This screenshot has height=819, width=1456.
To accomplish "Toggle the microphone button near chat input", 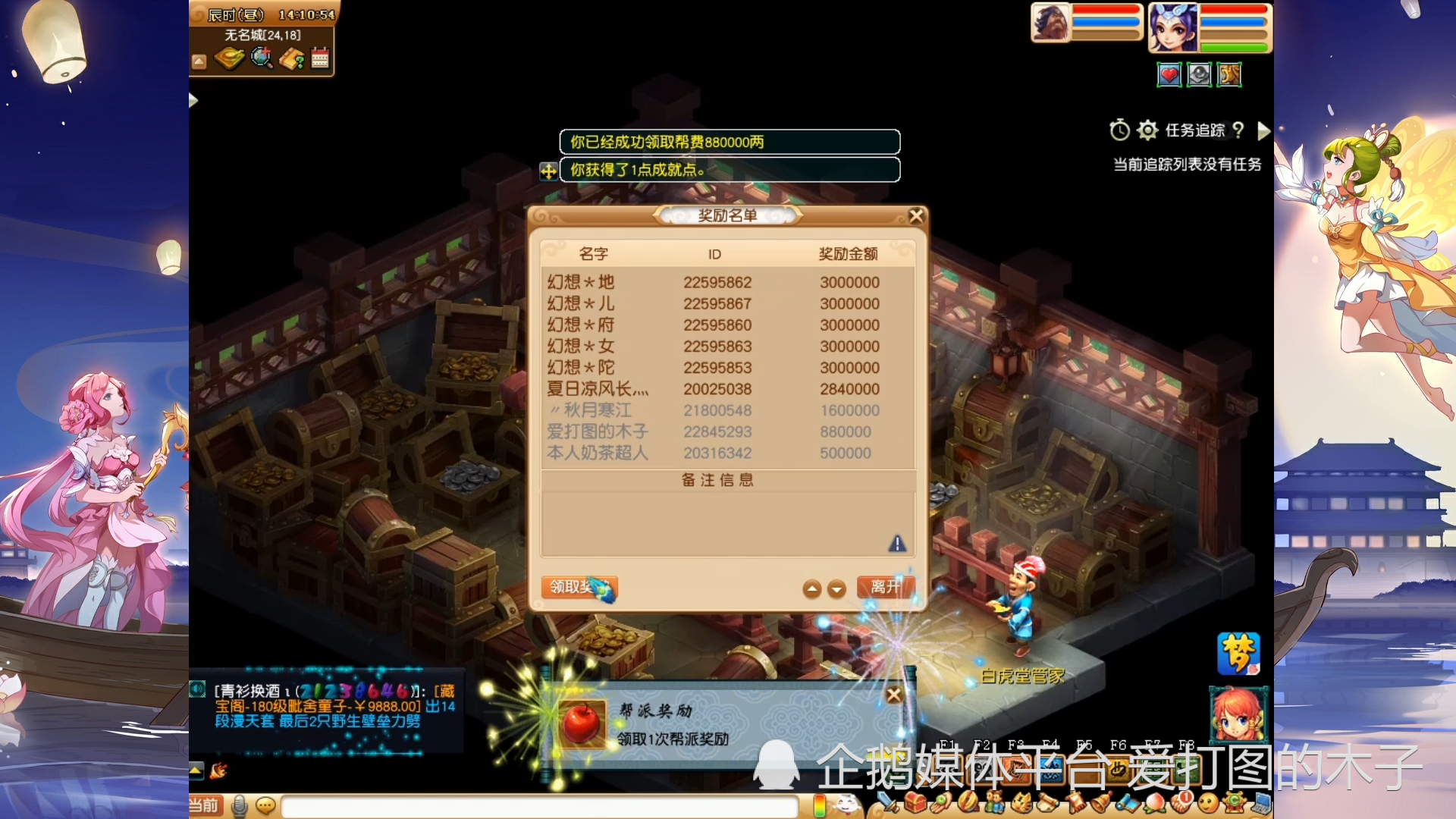I will coord(240,806).
